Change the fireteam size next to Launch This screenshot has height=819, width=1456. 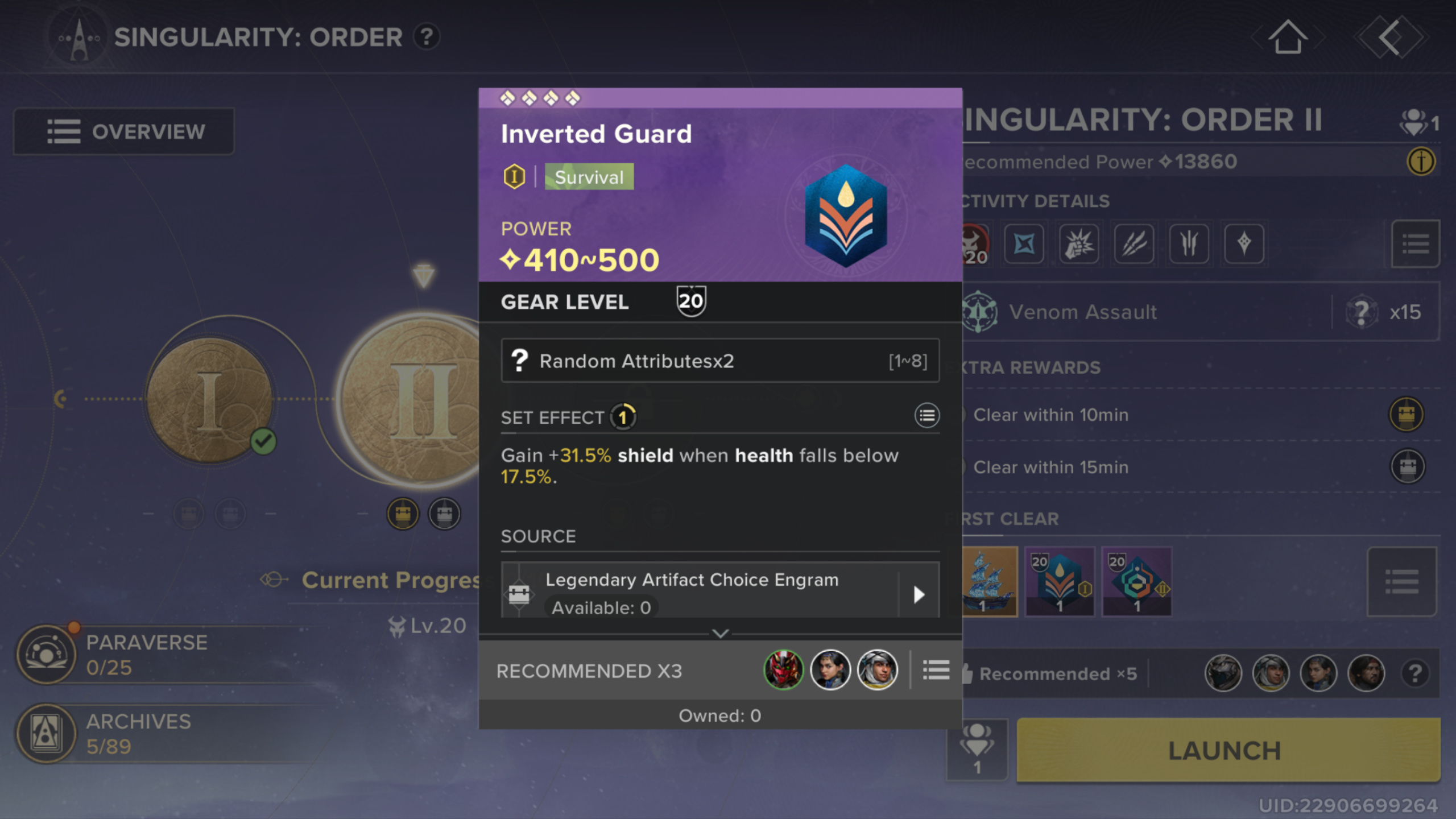click(977, 749)
